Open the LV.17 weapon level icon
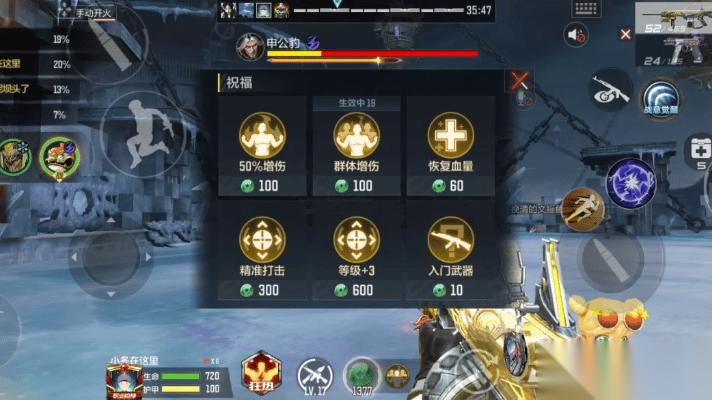712x400 pixels. [316, 375]
